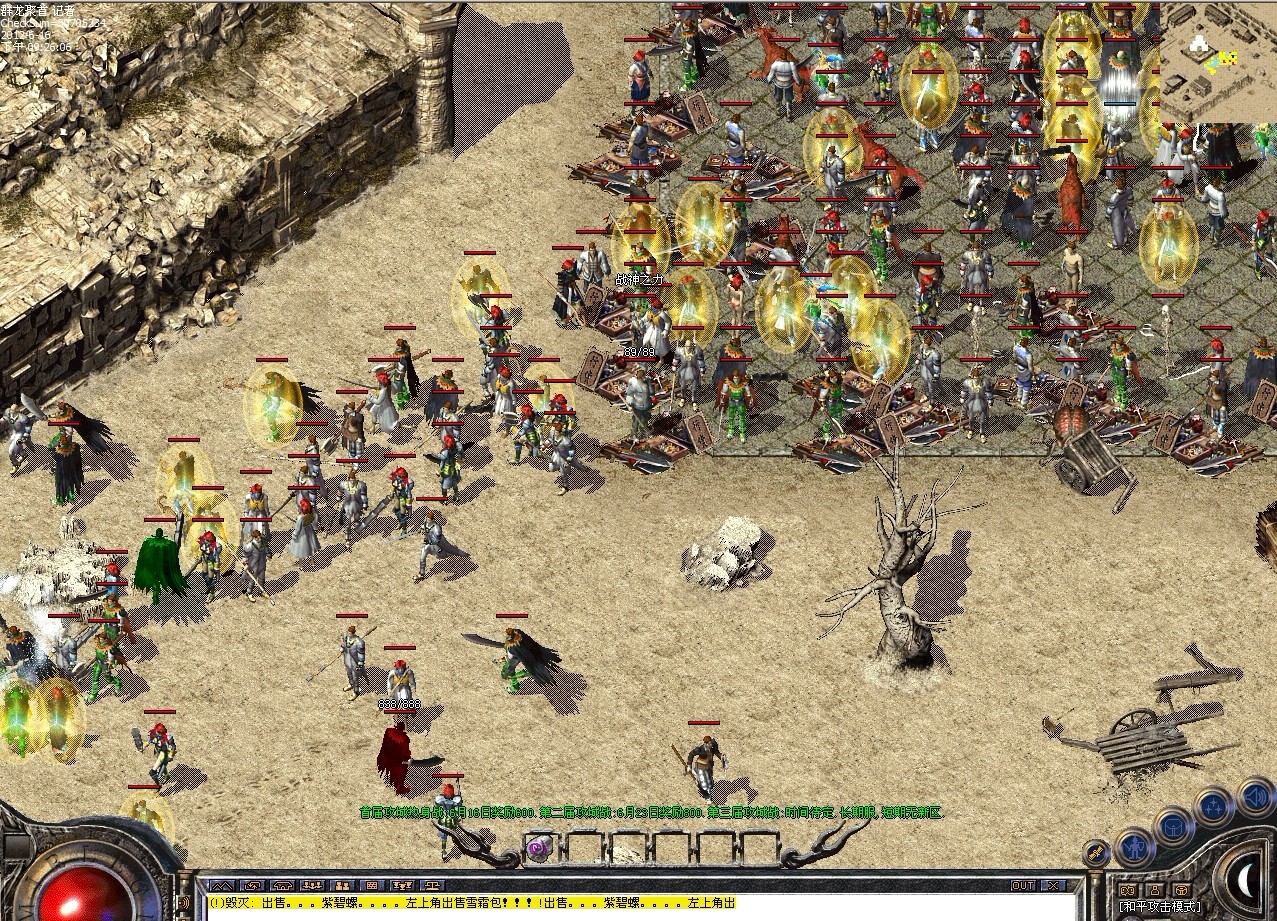
Task: Change the peaceful attack mode label
Action: [1159, 906]
